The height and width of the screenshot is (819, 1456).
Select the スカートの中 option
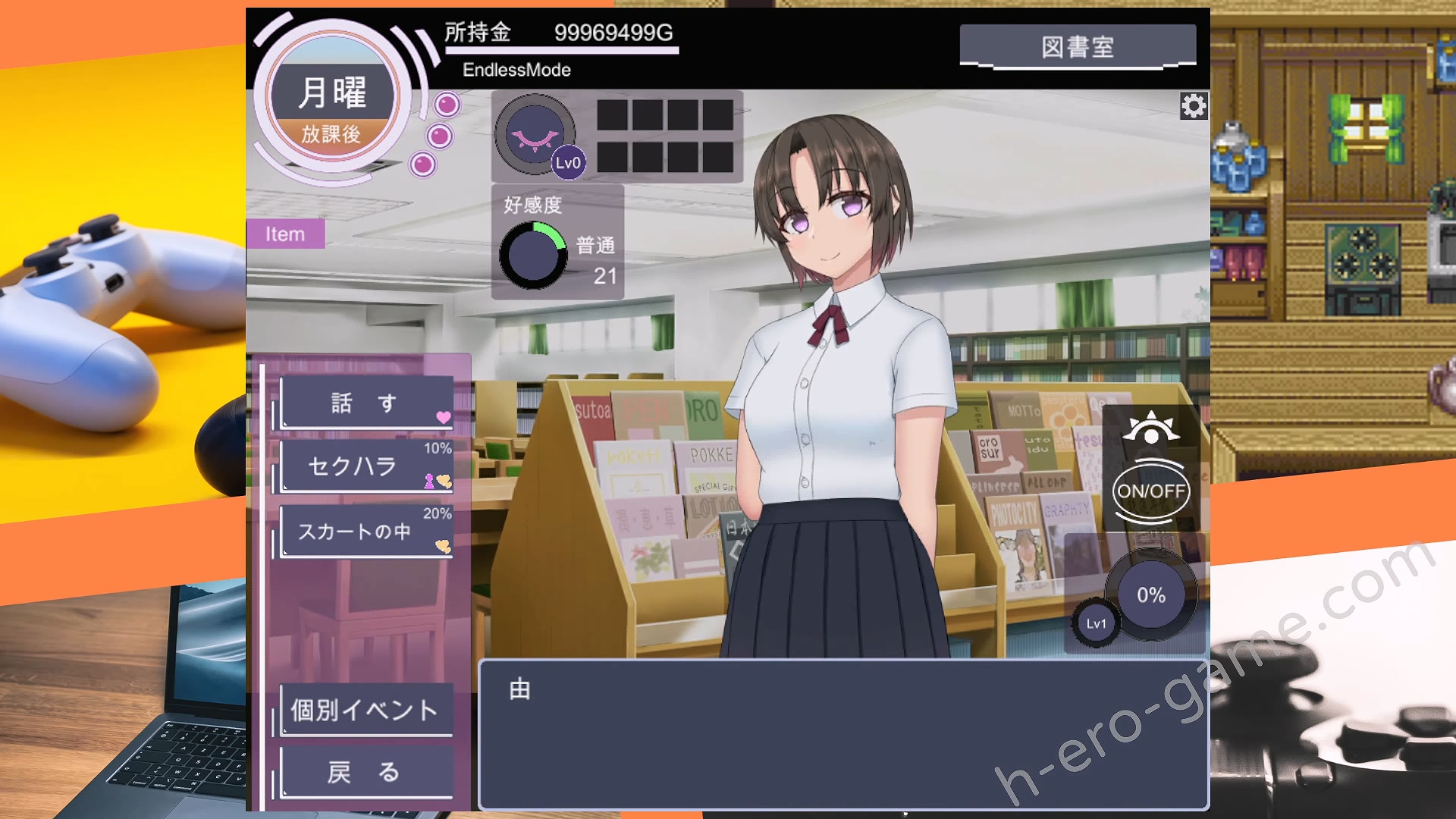click(x=367, y=532)
